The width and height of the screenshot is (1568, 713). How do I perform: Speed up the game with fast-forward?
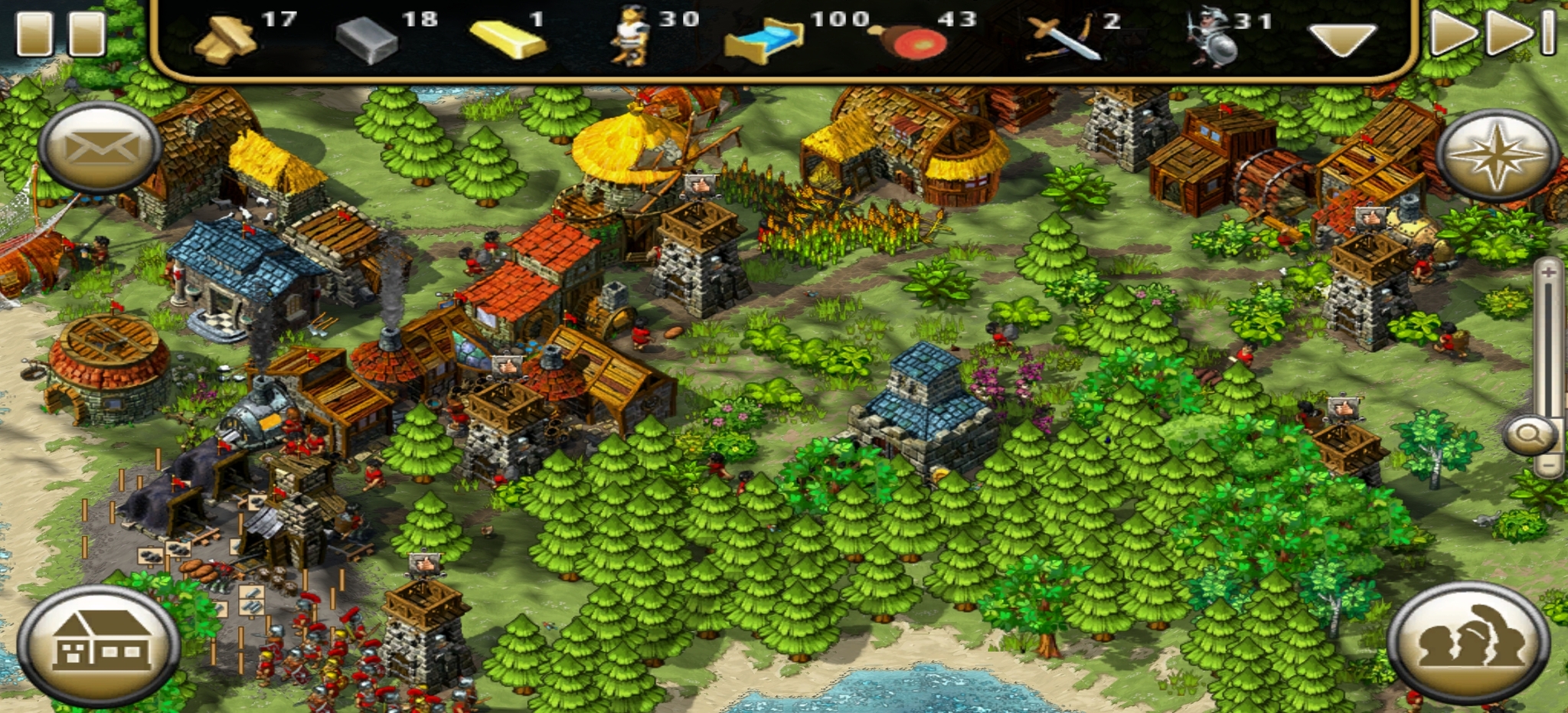(1491, 32)
